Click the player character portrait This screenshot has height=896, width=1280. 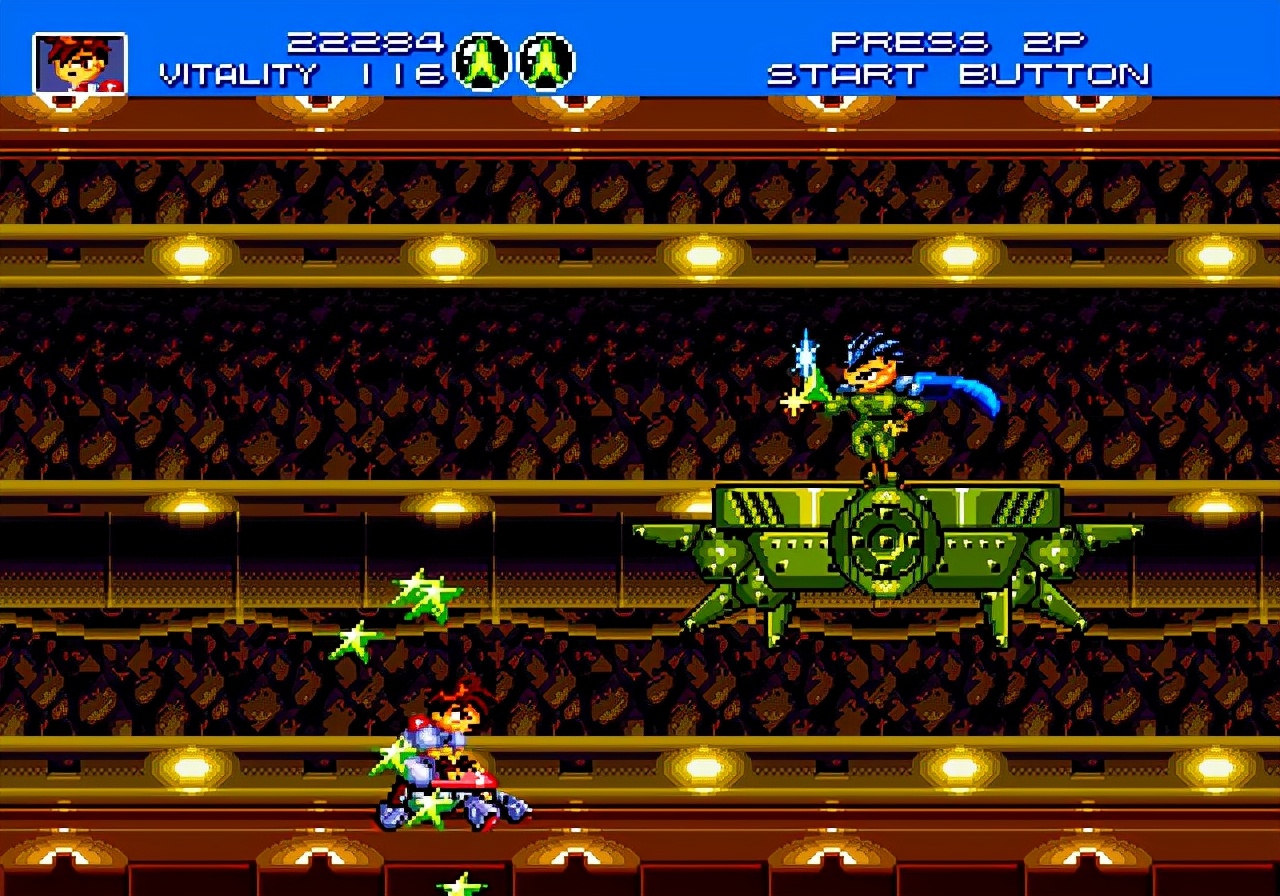click(80, 63)
